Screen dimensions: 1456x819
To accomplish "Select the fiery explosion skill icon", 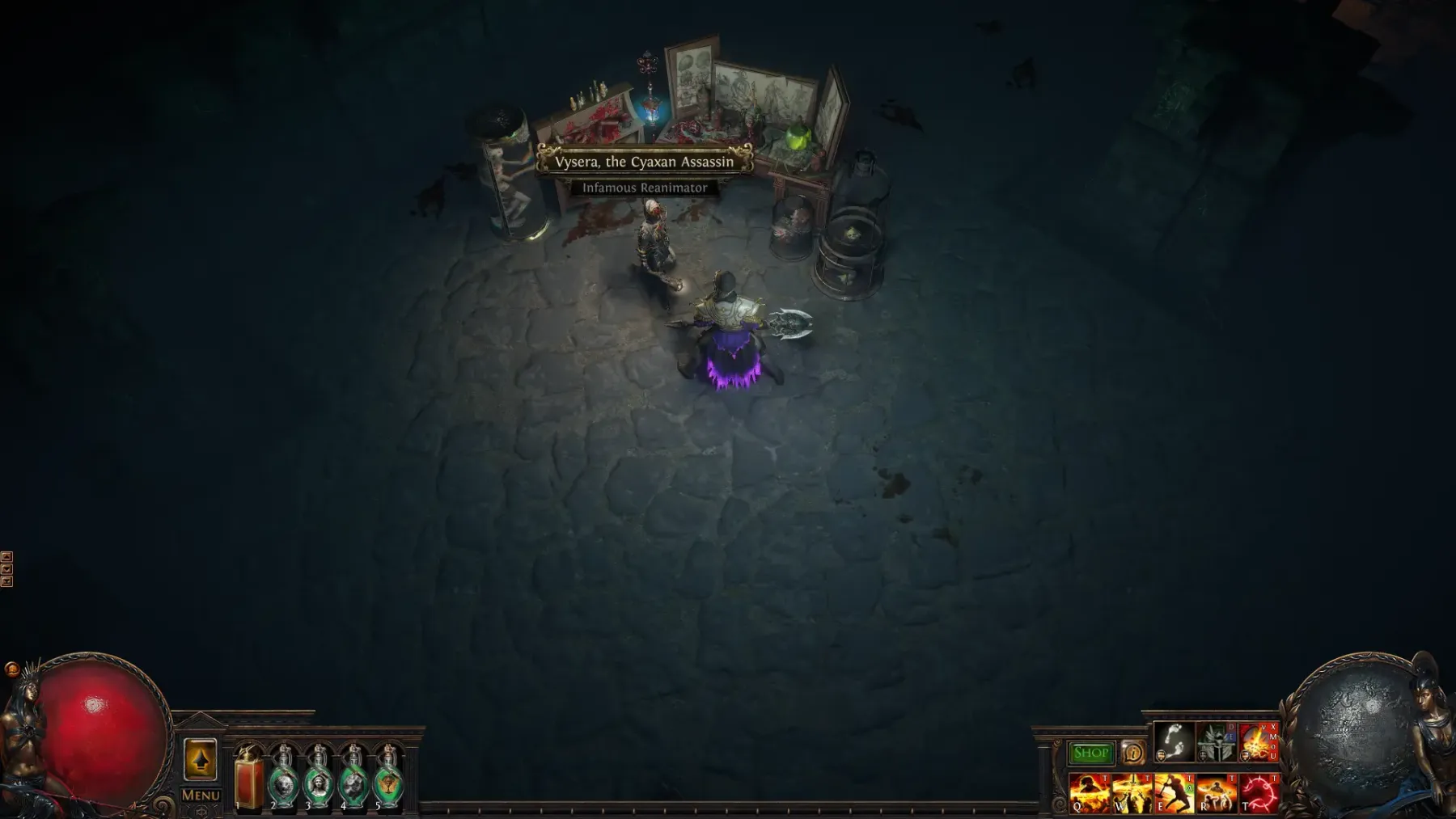I will [x=1258, y=742].
